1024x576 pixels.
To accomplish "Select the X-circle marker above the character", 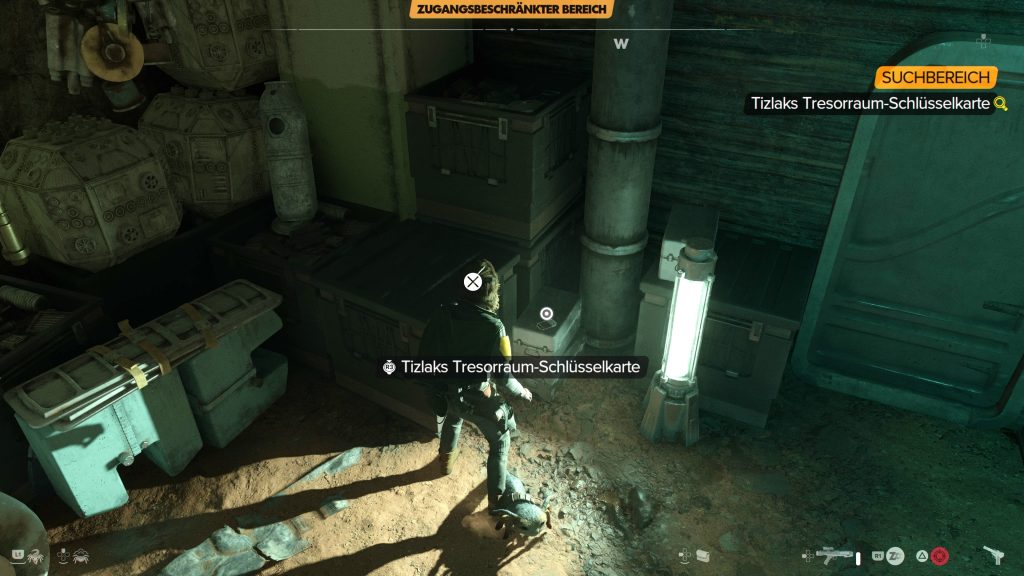I will coord(473,282).
